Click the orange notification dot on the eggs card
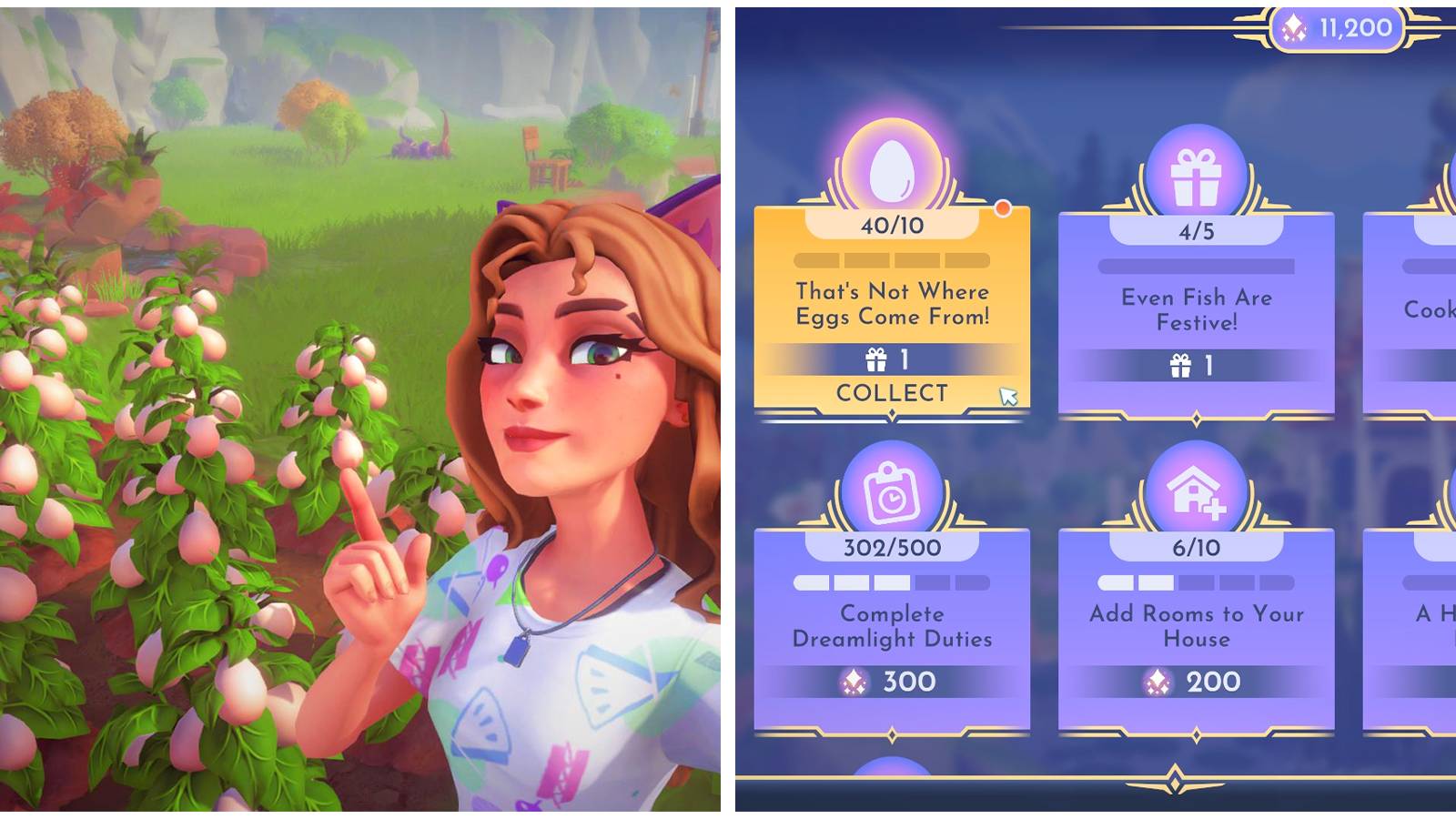1456x819 pixels. click(x=1004, y=209)
